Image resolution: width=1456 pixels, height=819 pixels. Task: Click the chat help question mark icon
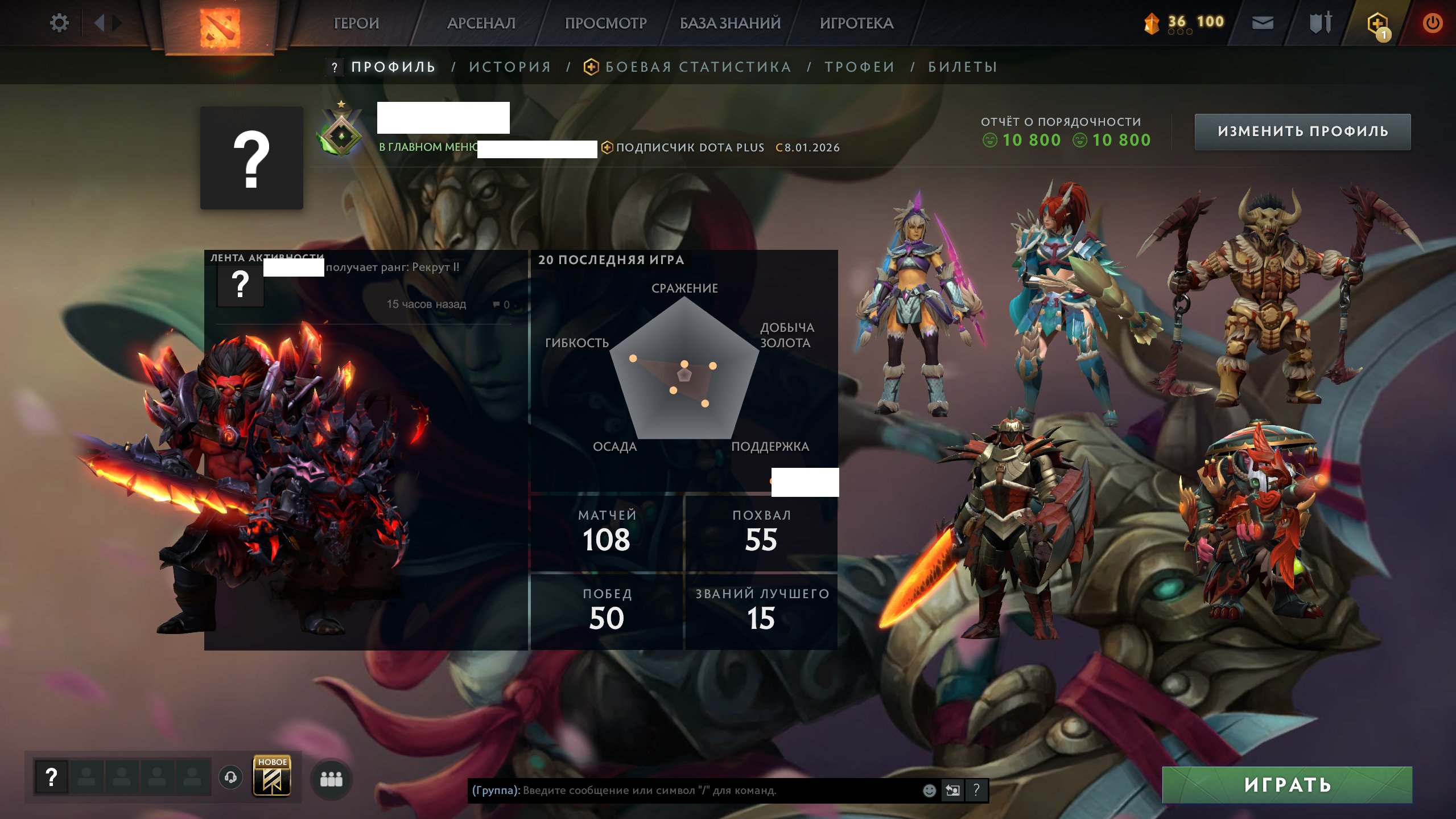click(x=976, y=790)
